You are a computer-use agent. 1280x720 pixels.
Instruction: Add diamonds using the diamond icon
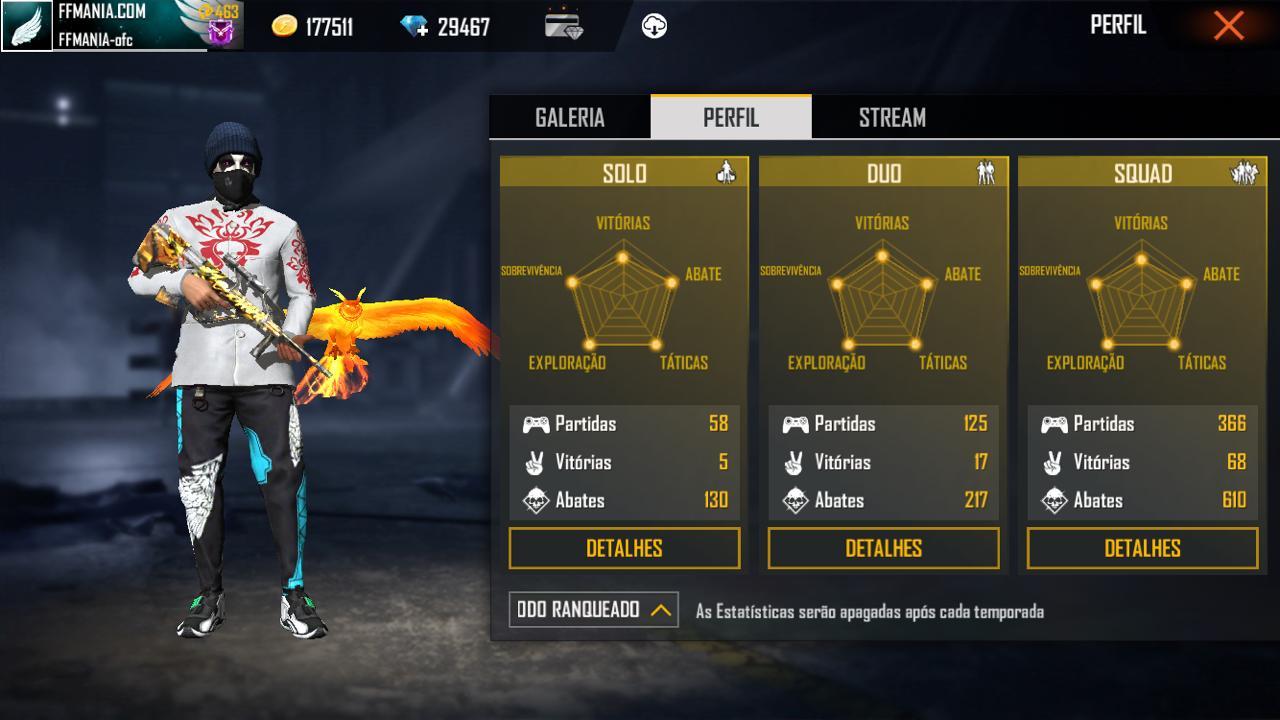pos(414,27)
